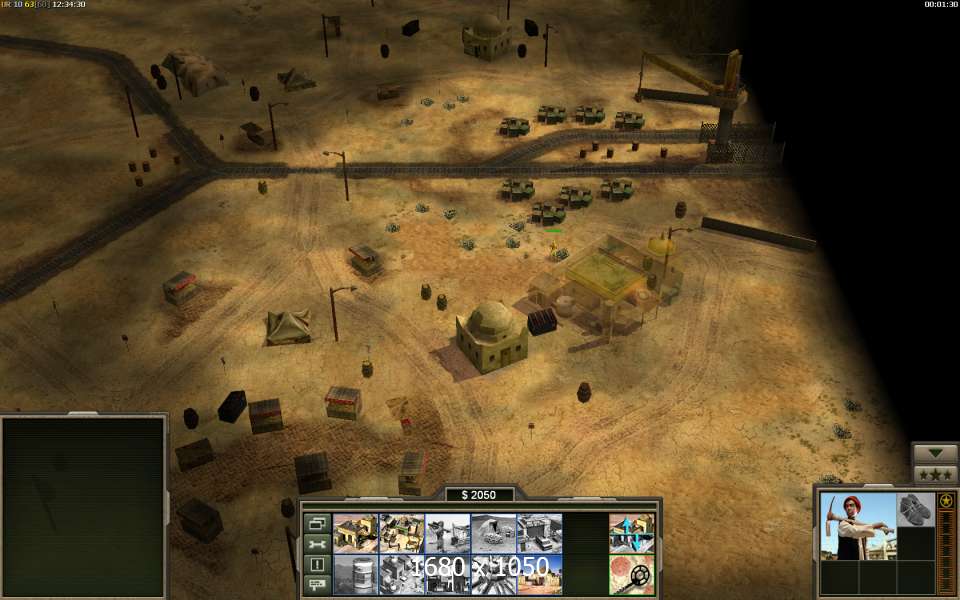Select the desert building under blue sky icon
The width and height of the screenshot is (960, 600).
pyautogui.click(x=539, y=575)
